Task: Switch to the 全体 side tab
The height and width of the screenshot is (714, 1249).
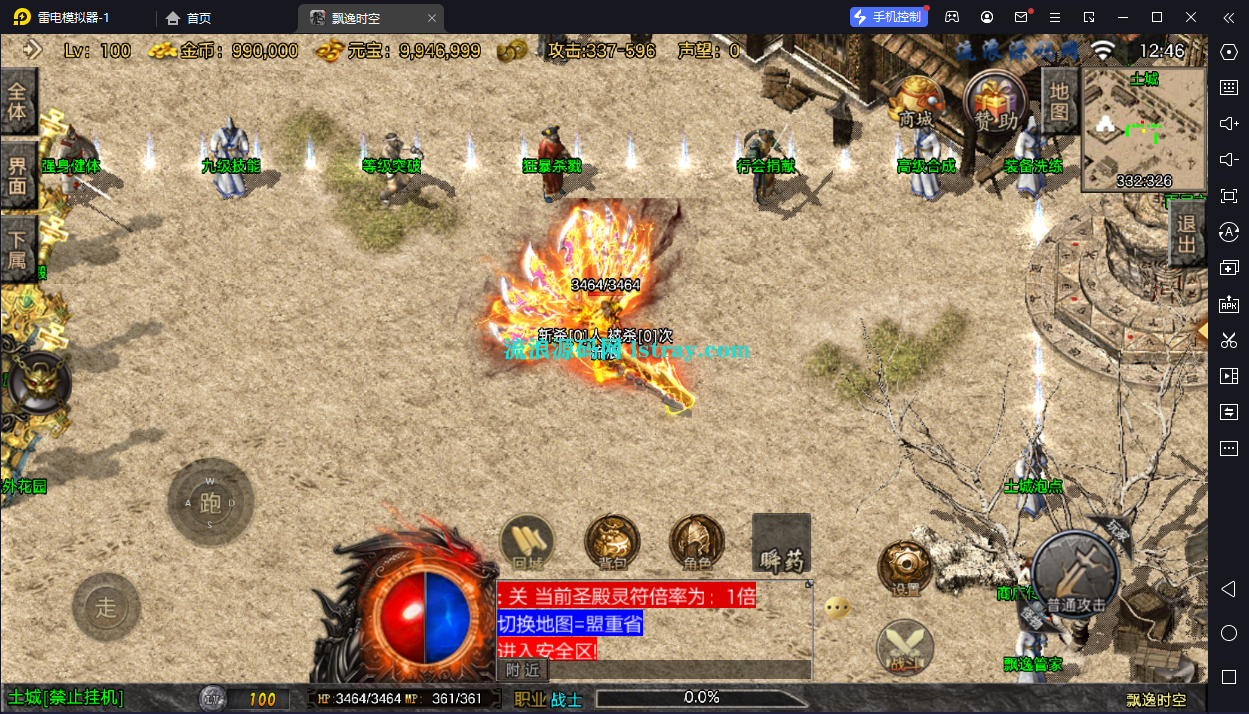Action: [18, 101]
